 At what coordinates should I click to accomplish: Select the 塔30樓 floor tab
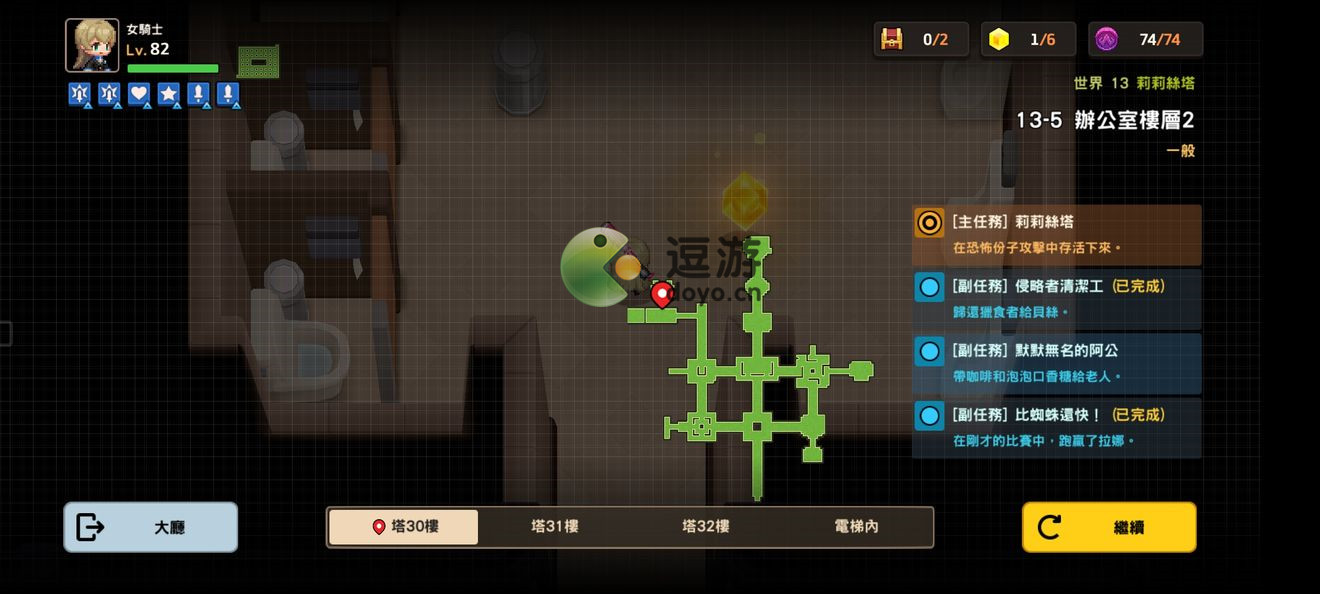(403, 527)
